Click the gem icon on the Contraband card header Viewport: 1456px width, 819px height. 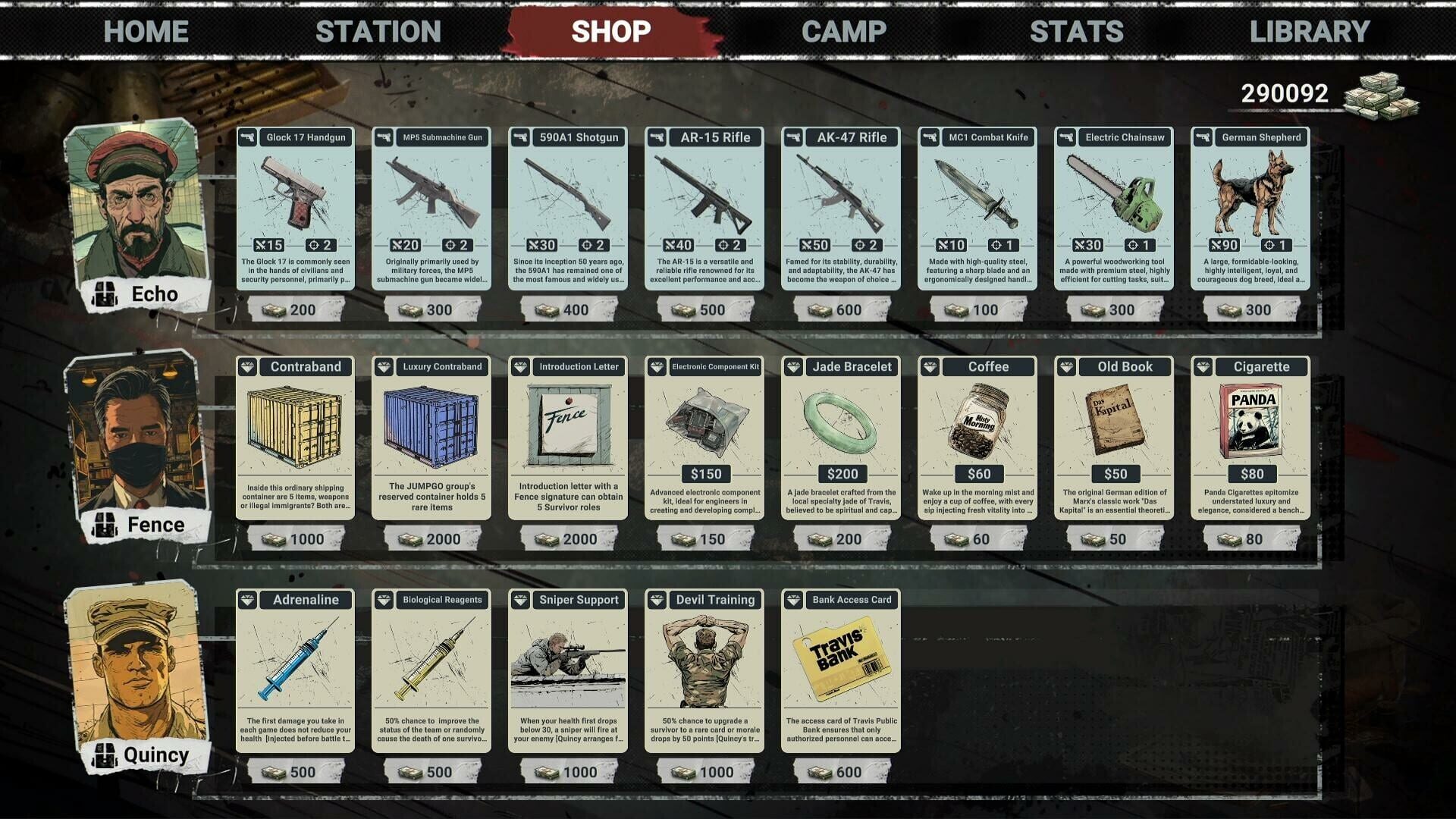click(x=247, y=366)
